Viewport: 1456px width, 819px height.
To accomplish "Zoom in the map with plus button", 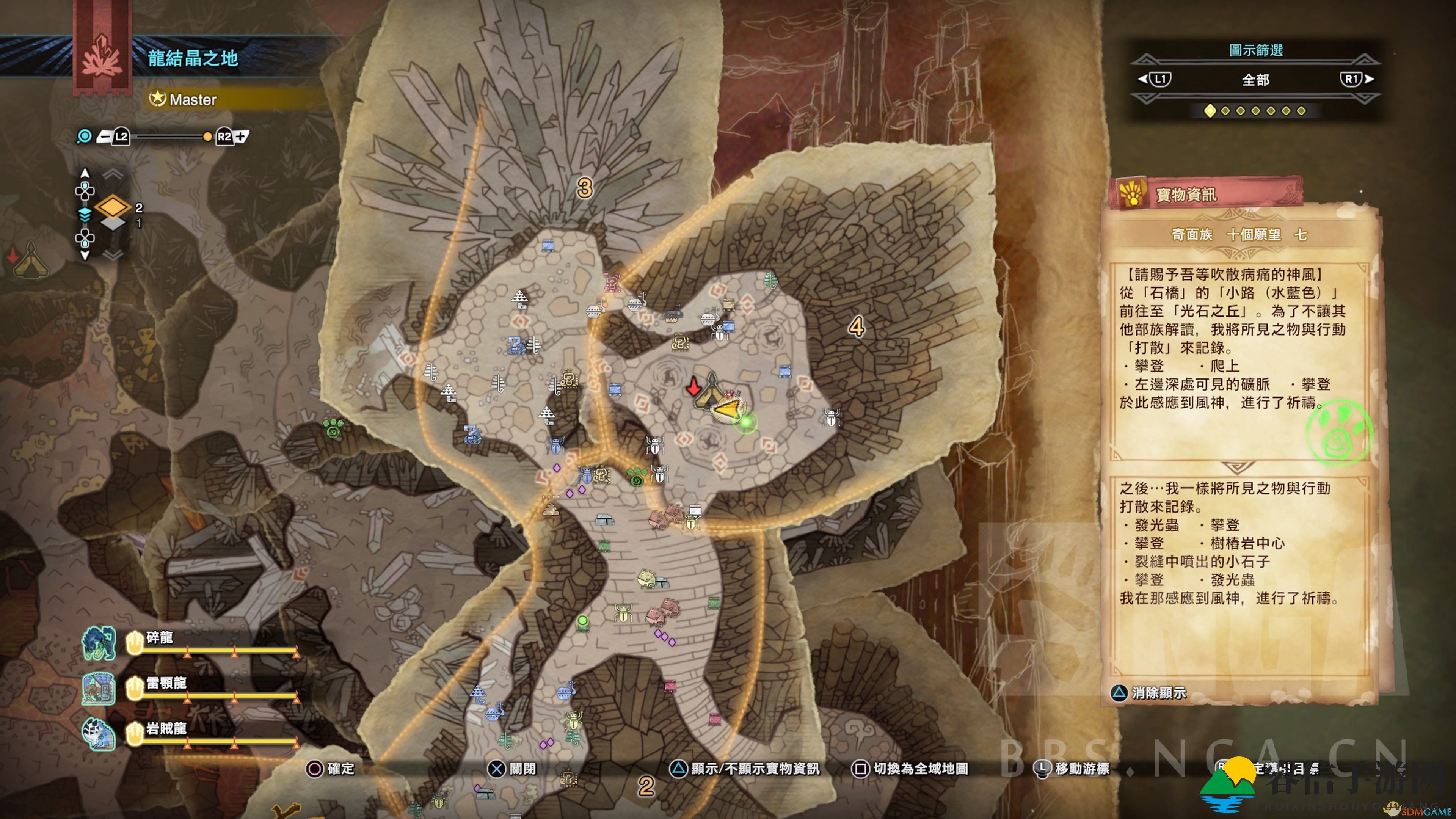I will coord(241,137).
